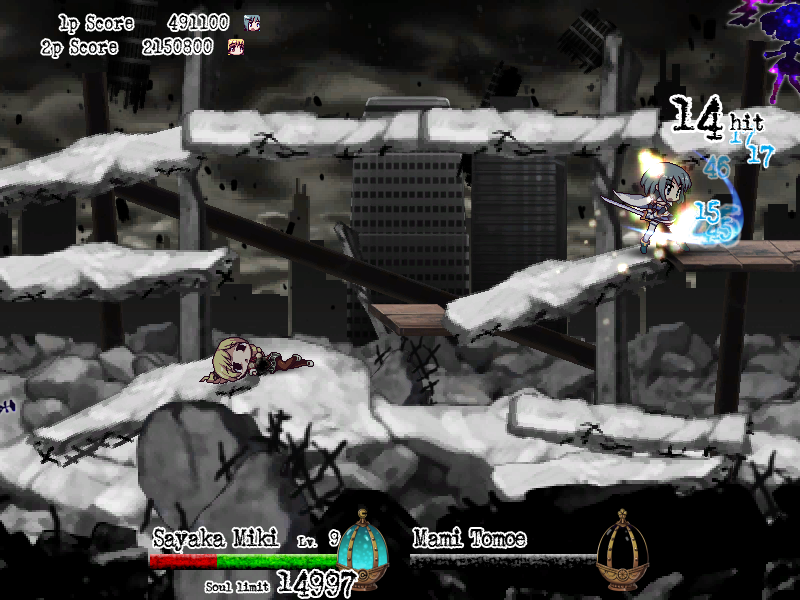Select the 1p Score character portrait
The height and width of the screenshot is (600, 800).
coord(253,23)
